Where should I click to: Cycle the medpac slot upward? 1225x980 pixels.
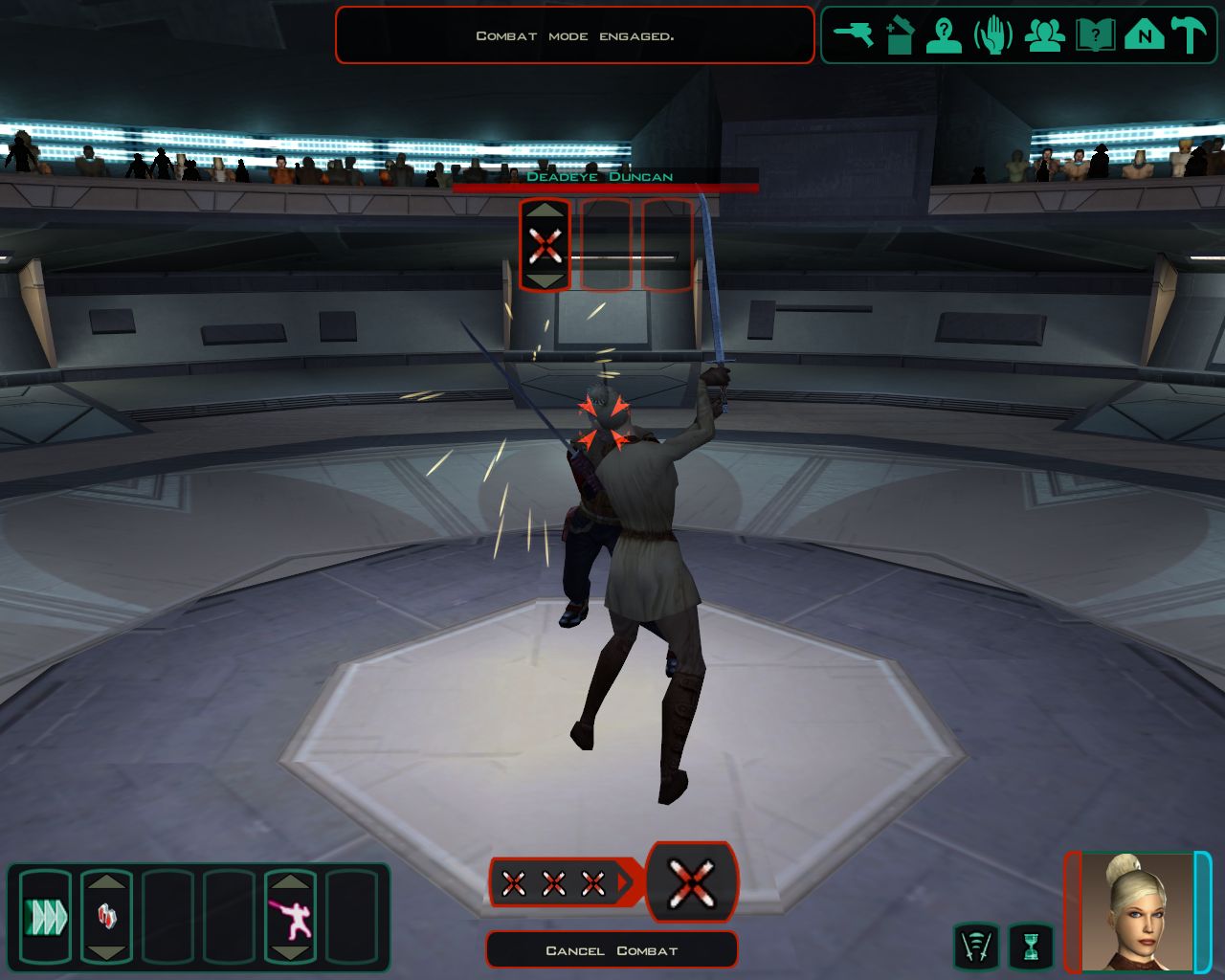[x=106, y=880]
